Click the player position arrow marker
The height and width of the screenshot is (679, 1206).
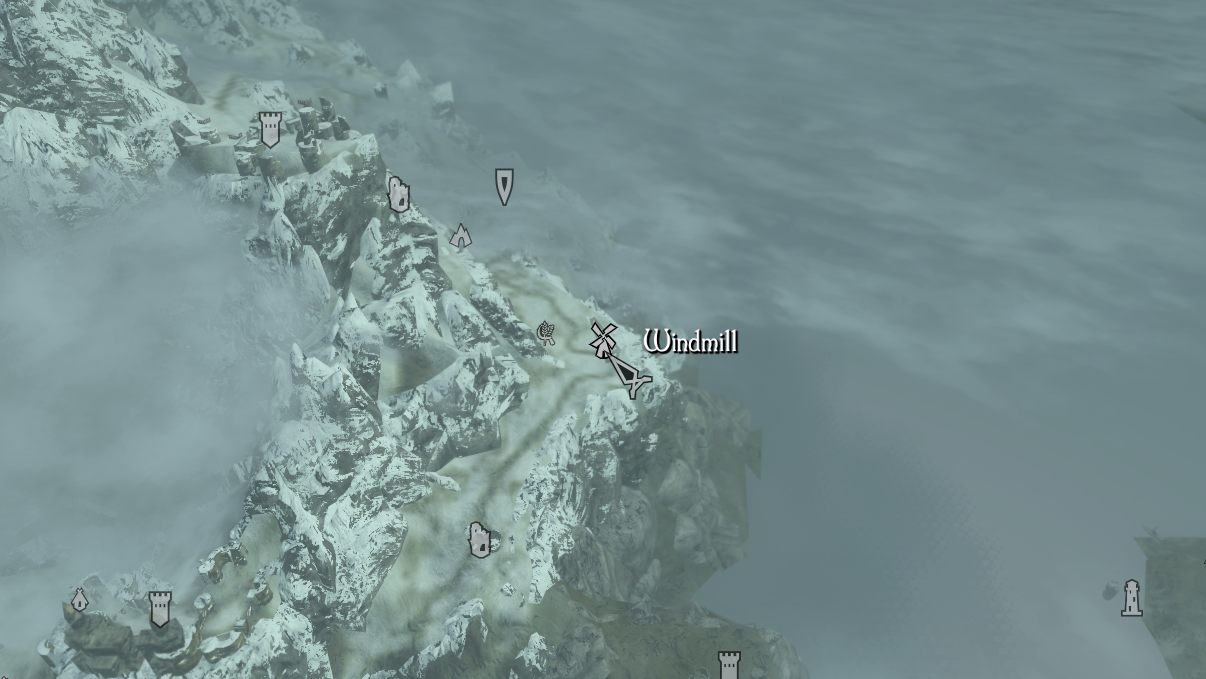630,376
